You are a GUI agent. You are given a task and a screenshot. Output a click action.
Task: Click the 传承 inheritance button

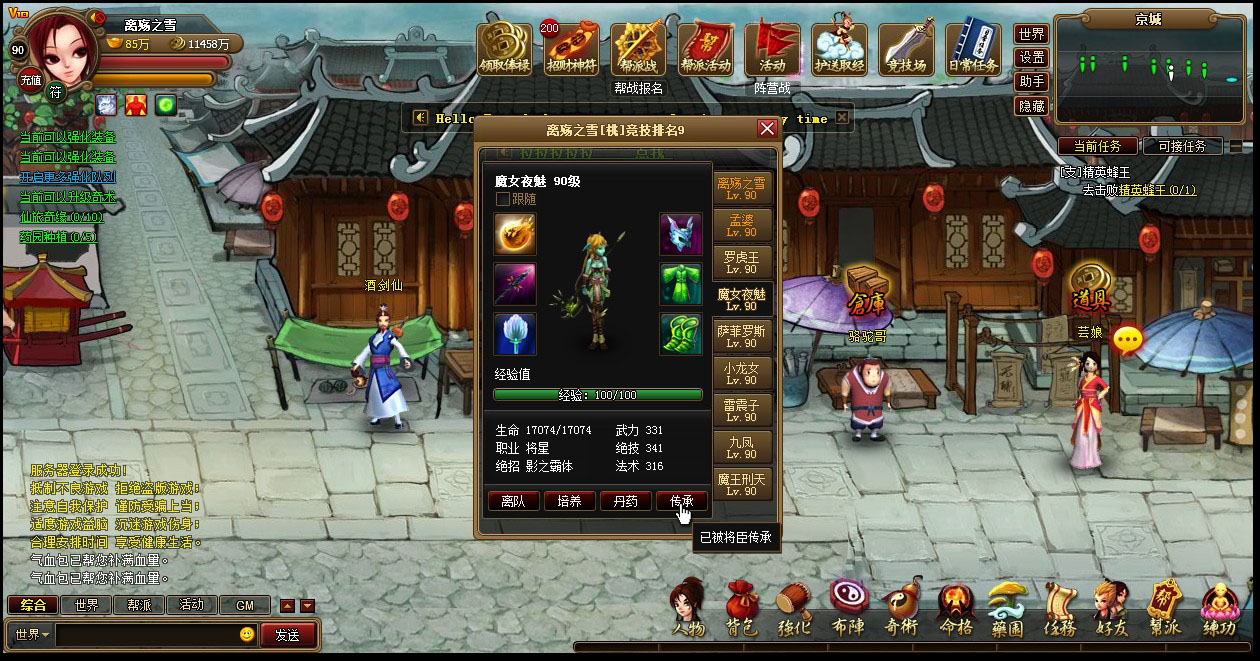point(681,501)
